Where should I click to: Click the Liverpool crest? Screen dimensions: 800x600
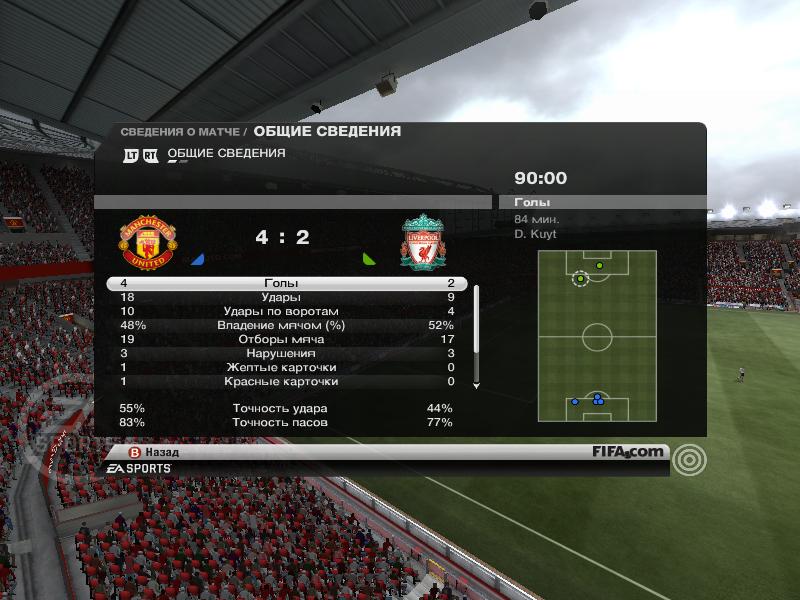[423, 242]
